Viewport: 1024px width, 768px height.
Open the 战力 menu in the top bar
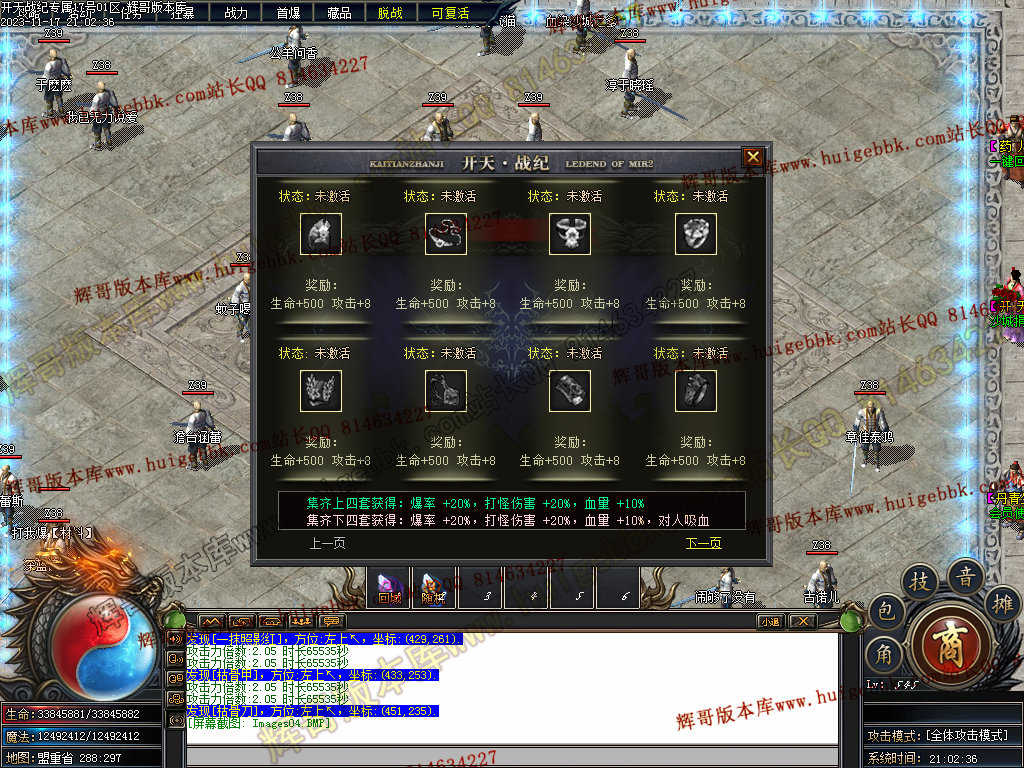tap(236, 13)
